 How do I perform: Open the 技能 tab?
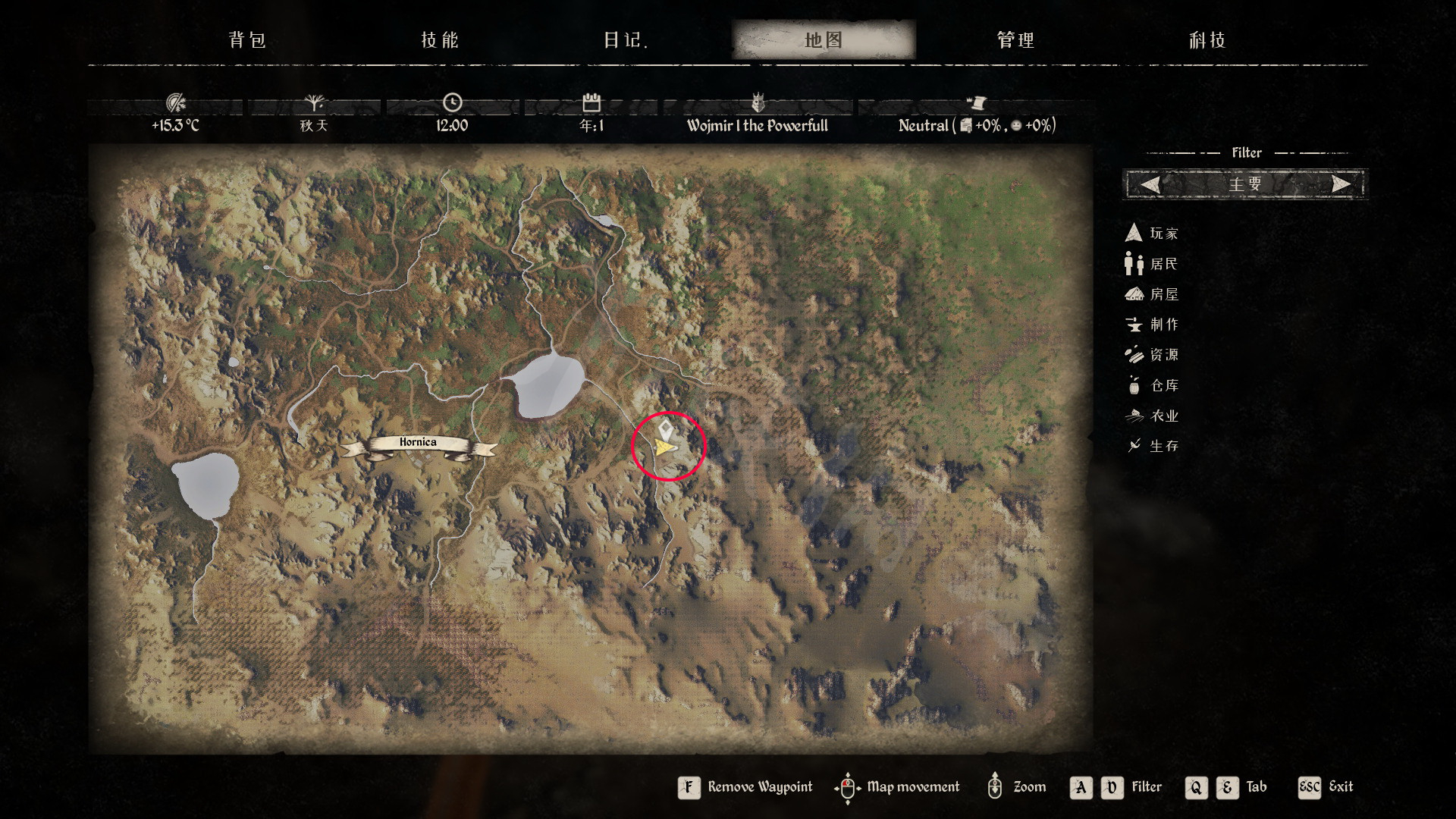pos(440,40)
